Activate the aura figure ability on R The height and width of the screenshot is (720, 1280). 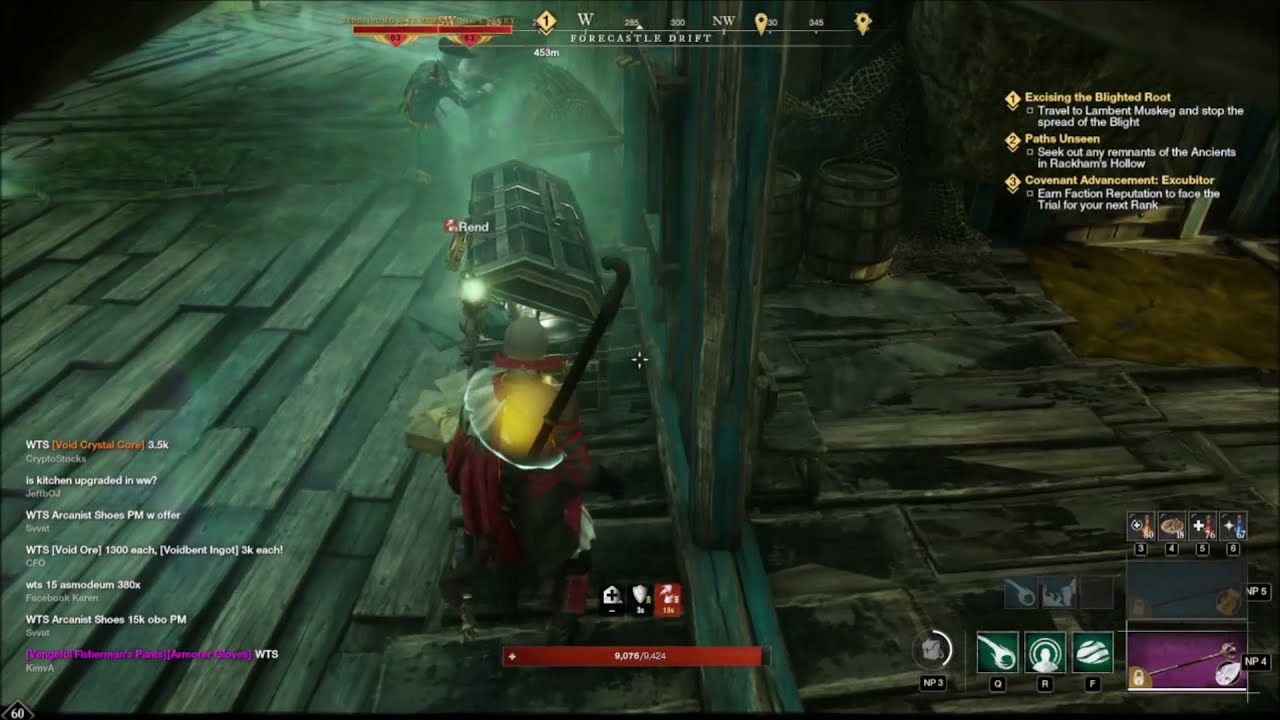(1045, 653)
